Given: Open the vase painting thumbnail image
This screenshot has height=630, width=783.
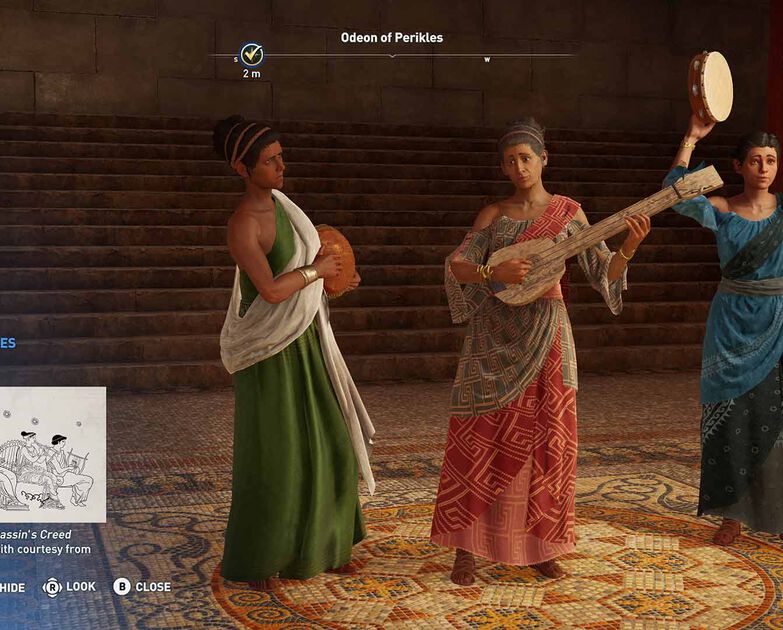Looking at the screenshot, I should [x=51, y=454].
